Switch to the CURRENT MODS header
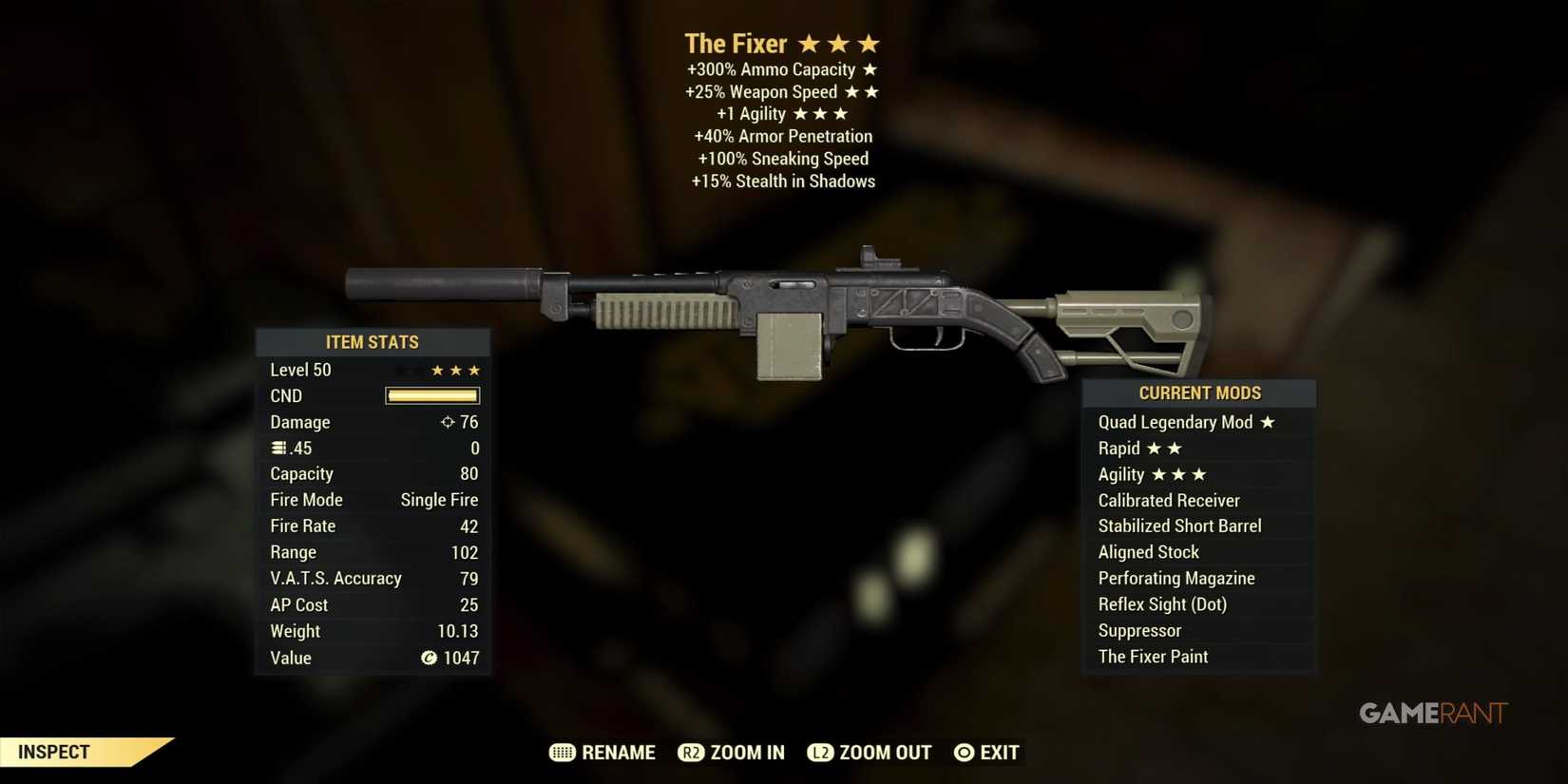 pos(1199,392)
